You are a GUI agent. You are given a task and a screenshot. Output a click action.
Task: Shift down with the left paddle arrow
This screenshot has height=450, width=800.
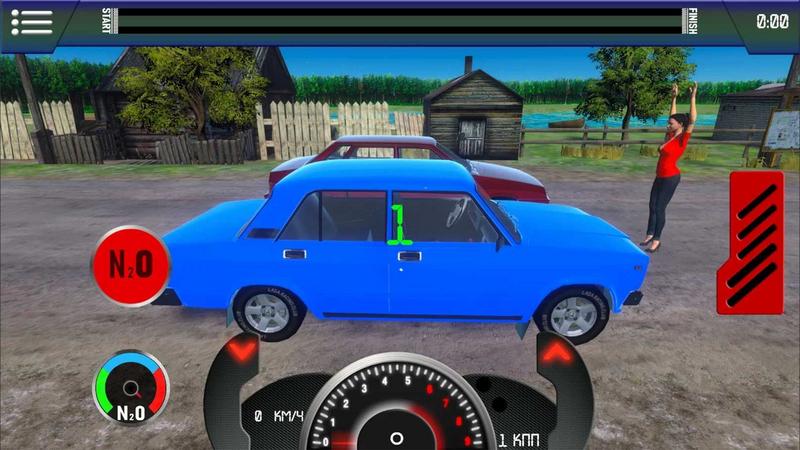click(x=243, y=352)
